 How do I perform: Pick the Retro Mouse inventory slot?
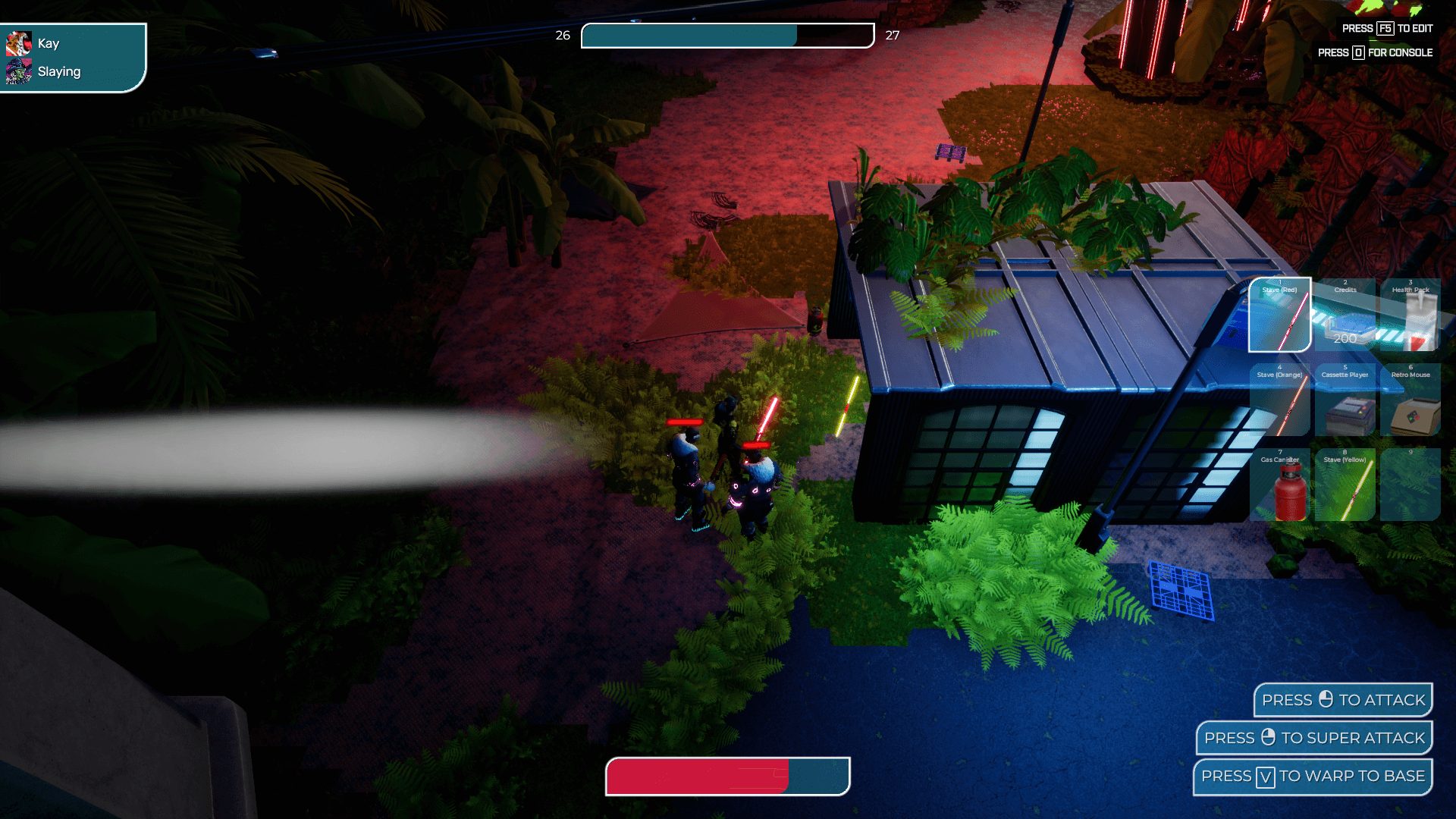pyautogui.click(x=1410, y=400)
